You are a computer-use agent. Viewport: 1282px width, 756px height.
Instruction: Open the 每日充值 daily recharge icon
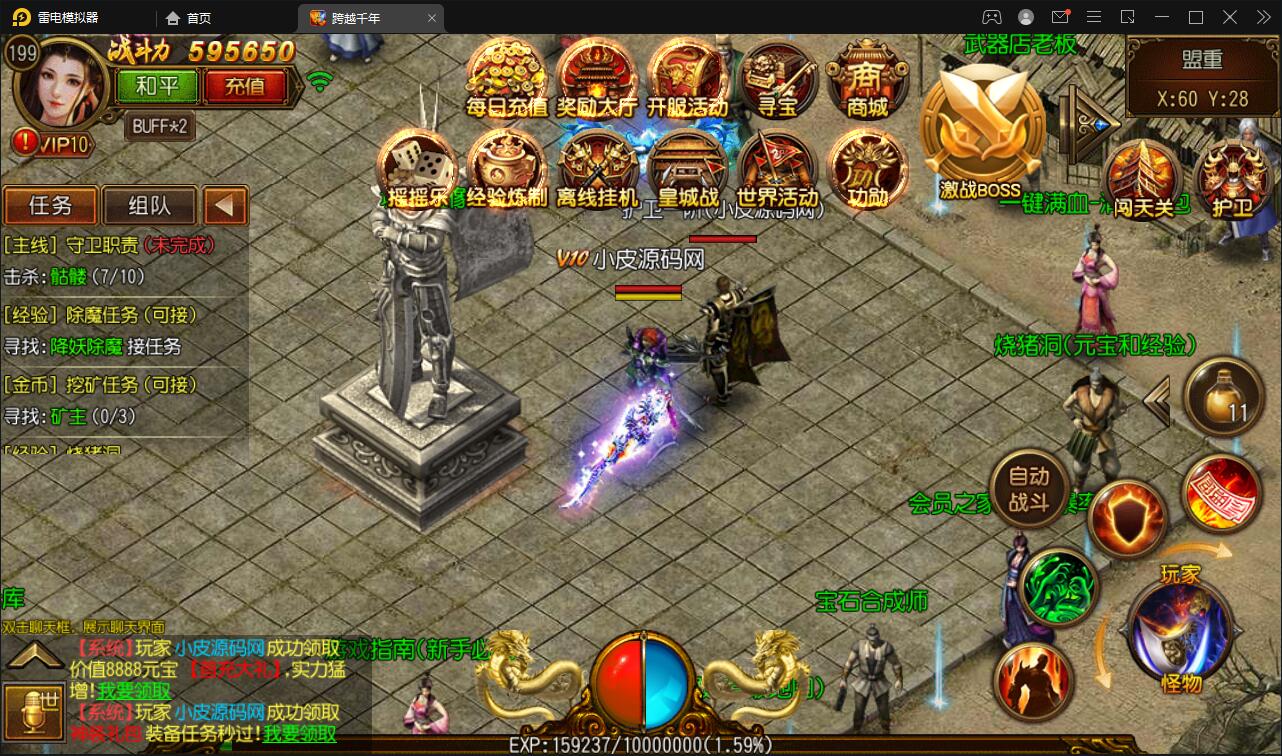pos(507,77)
